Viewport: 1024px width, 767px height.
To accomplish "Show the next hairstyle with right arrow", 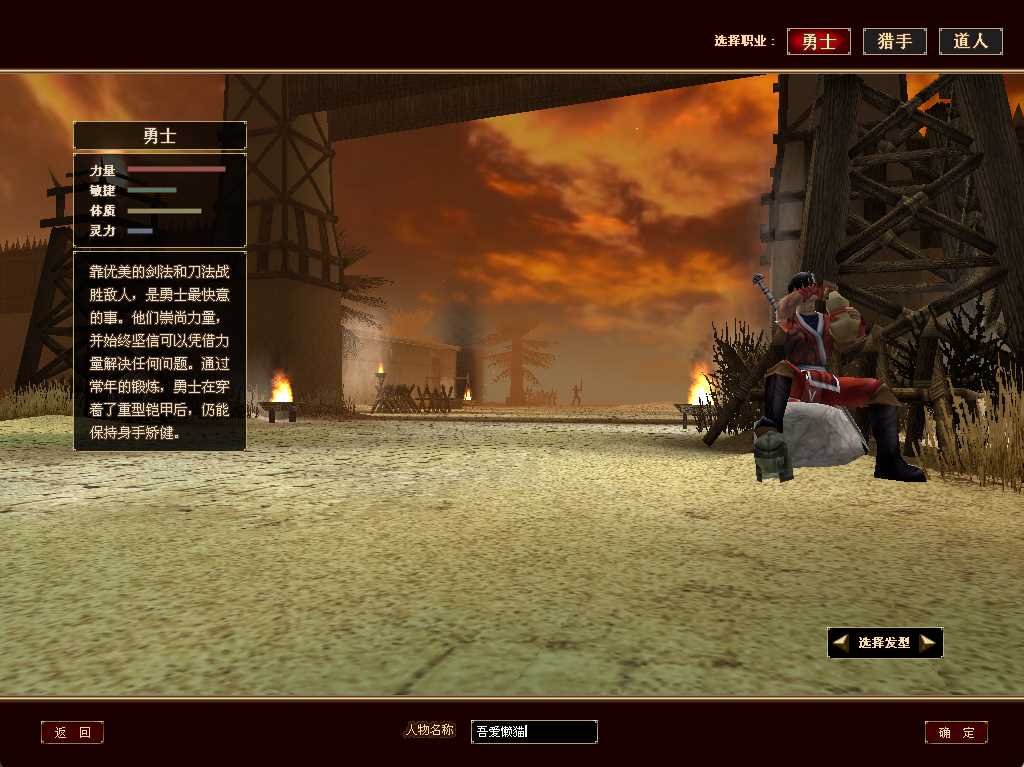I will (928, 642).
